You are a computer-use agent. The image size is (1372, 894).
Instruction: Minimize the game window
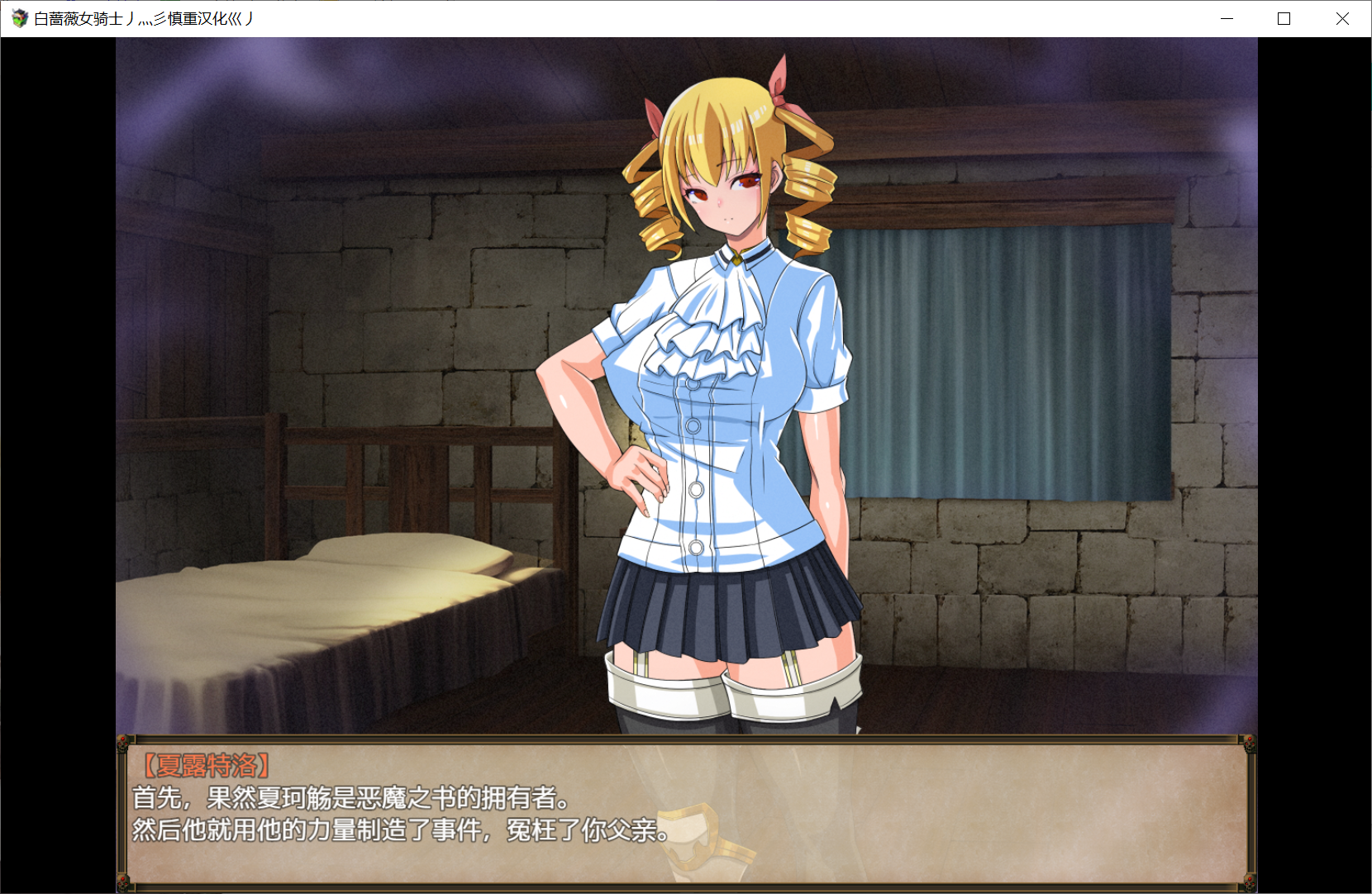(1227, 19)
